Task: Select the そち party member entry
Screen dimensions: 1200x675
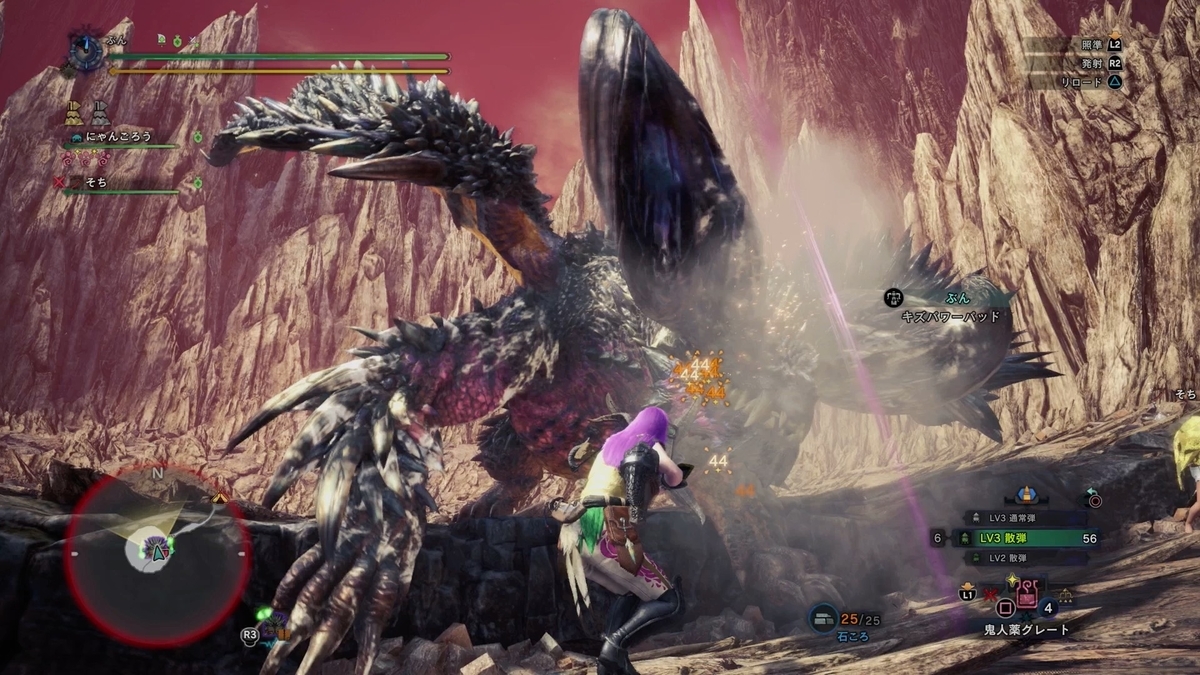Action: (97, 183)
